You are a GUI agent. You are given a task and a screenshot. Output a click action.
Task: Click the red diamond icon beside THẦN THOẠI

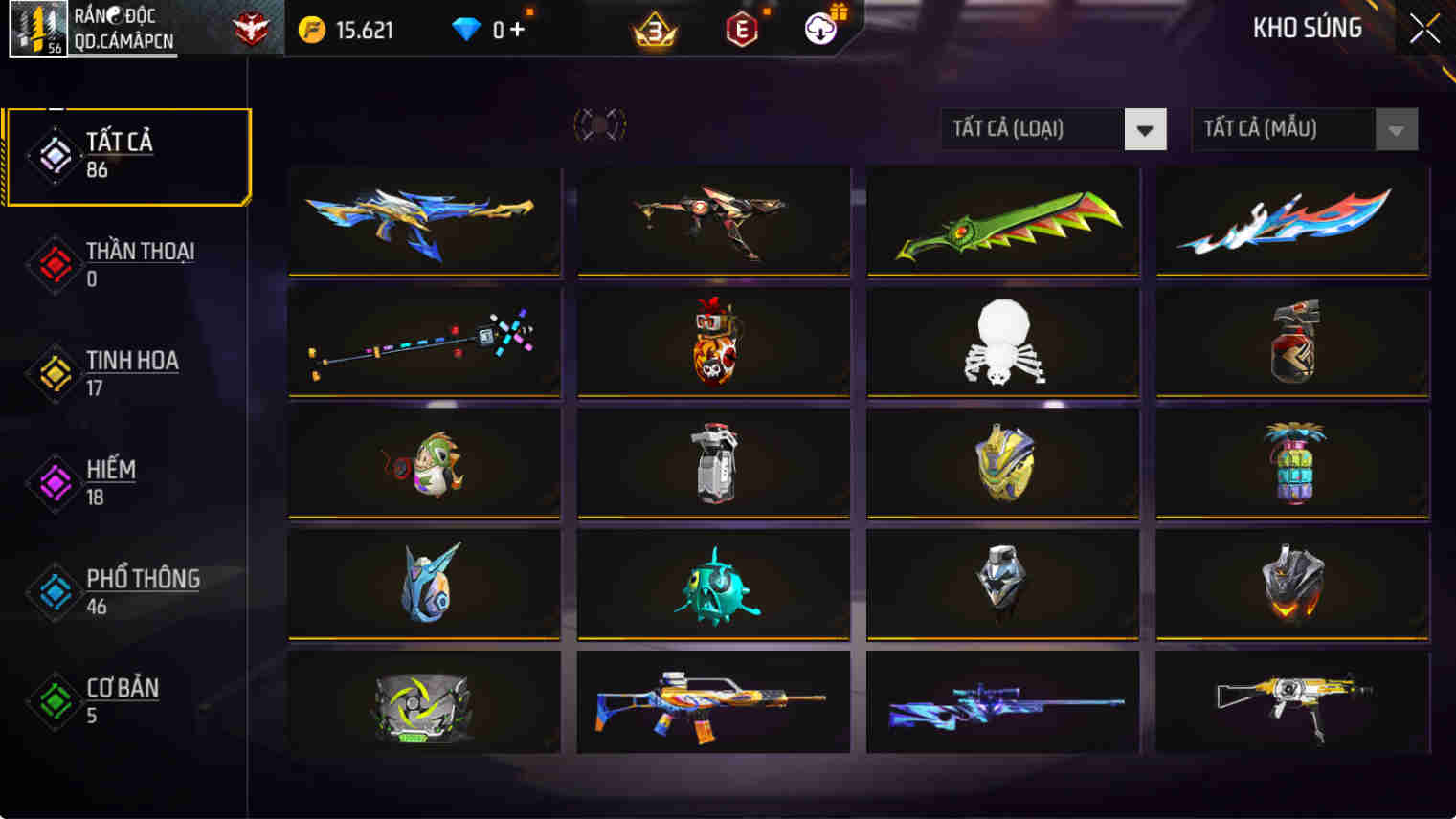[x=55, y=265]
